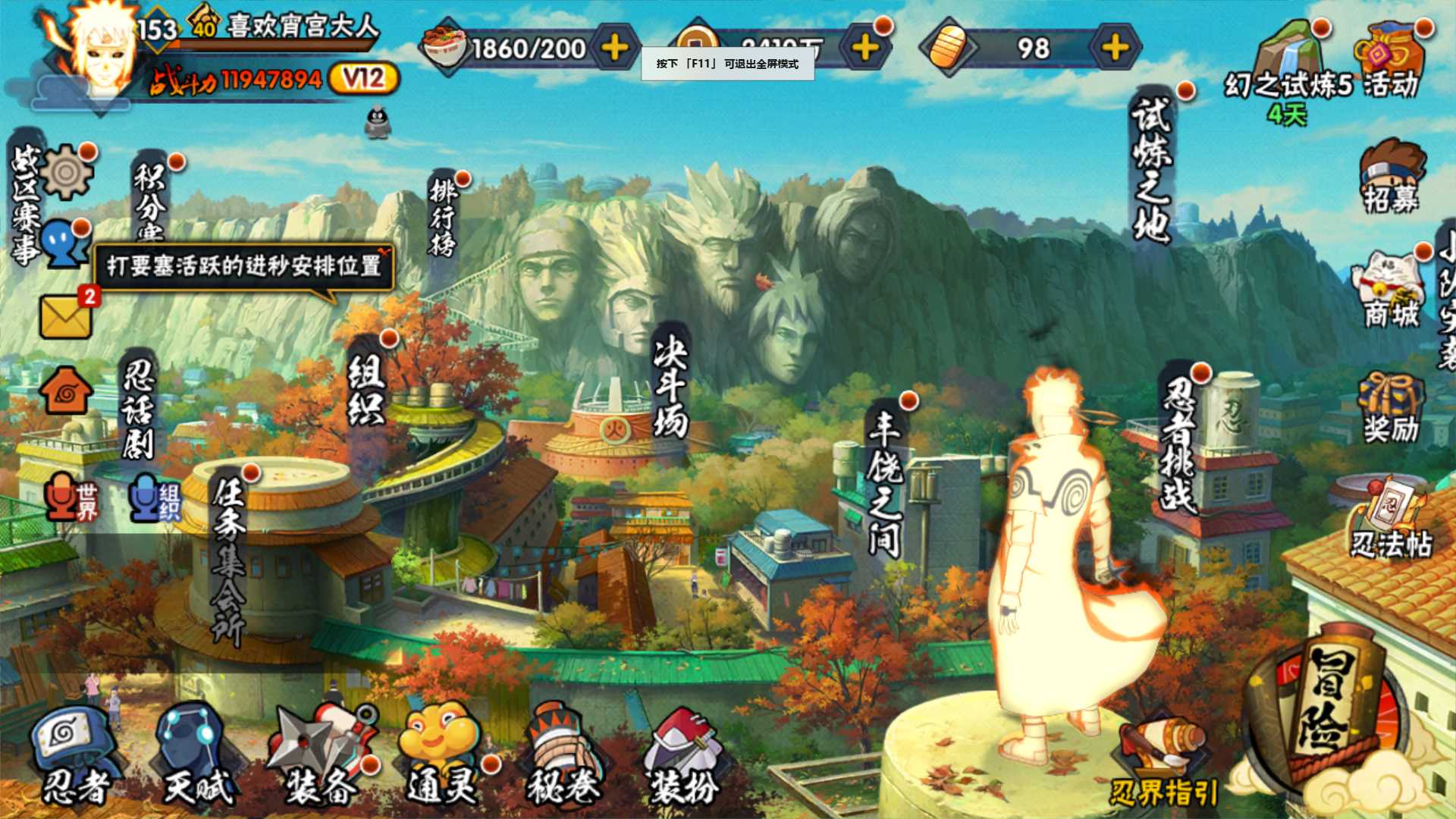Open the mail envelope inbox
The width and height of the screenshot is (1456, 819).
[66, 315]
